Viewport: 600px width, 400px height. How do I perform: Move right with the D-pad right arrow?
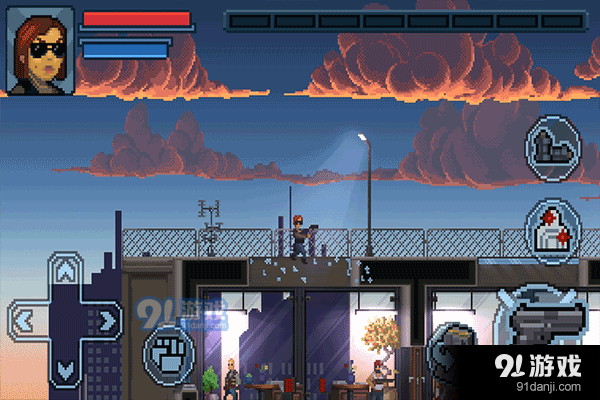pyautogui.click(x=110, y=320)
